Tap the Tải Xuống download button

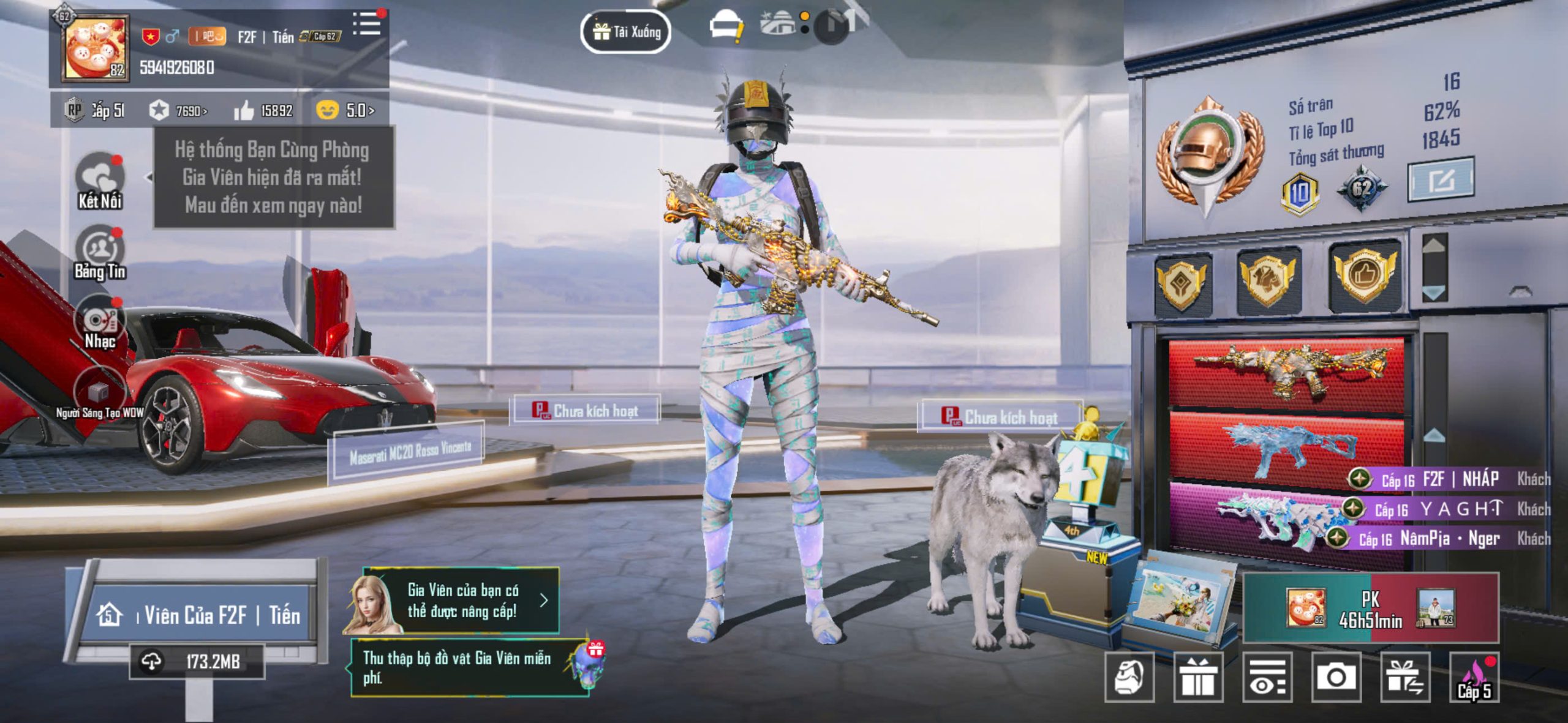(625, 31)
